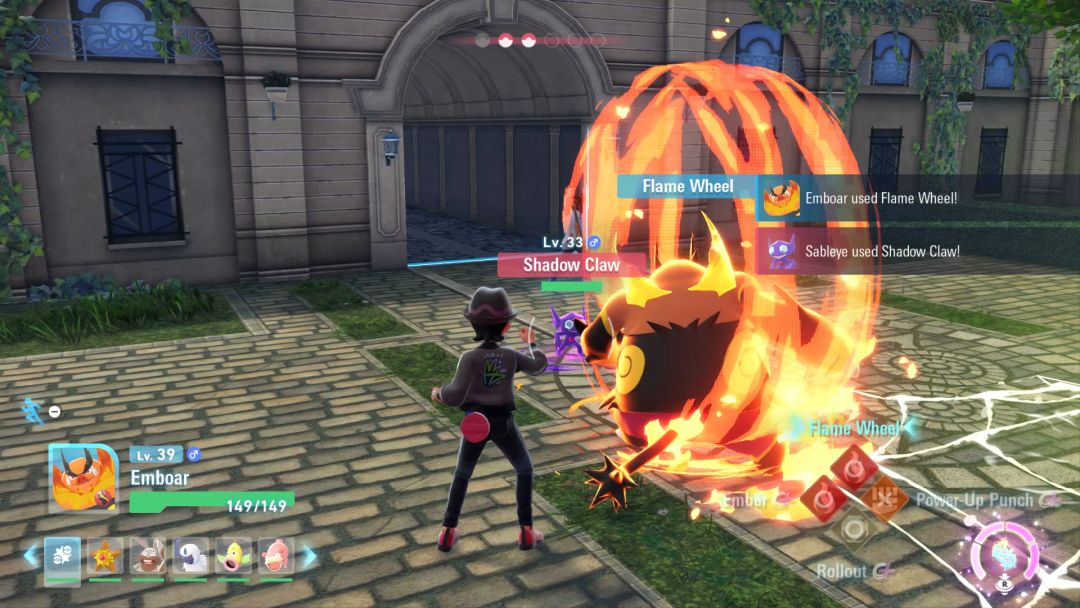The image size is (1080, 608).
Task: Choose the Rollout move diamond
Action: tap(854, 529)
